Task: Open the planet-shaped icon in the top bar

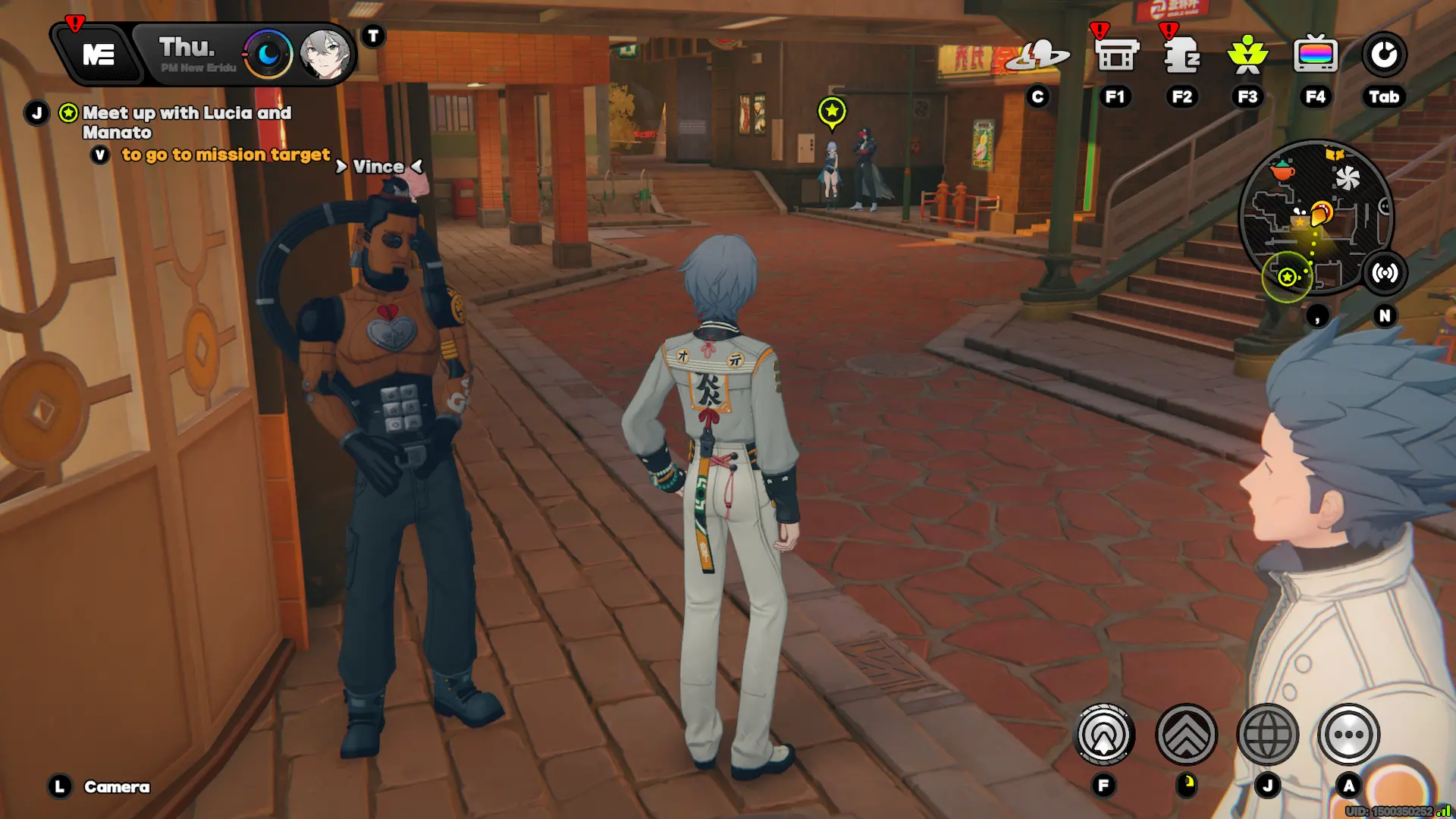Action: pos(1037,55)
